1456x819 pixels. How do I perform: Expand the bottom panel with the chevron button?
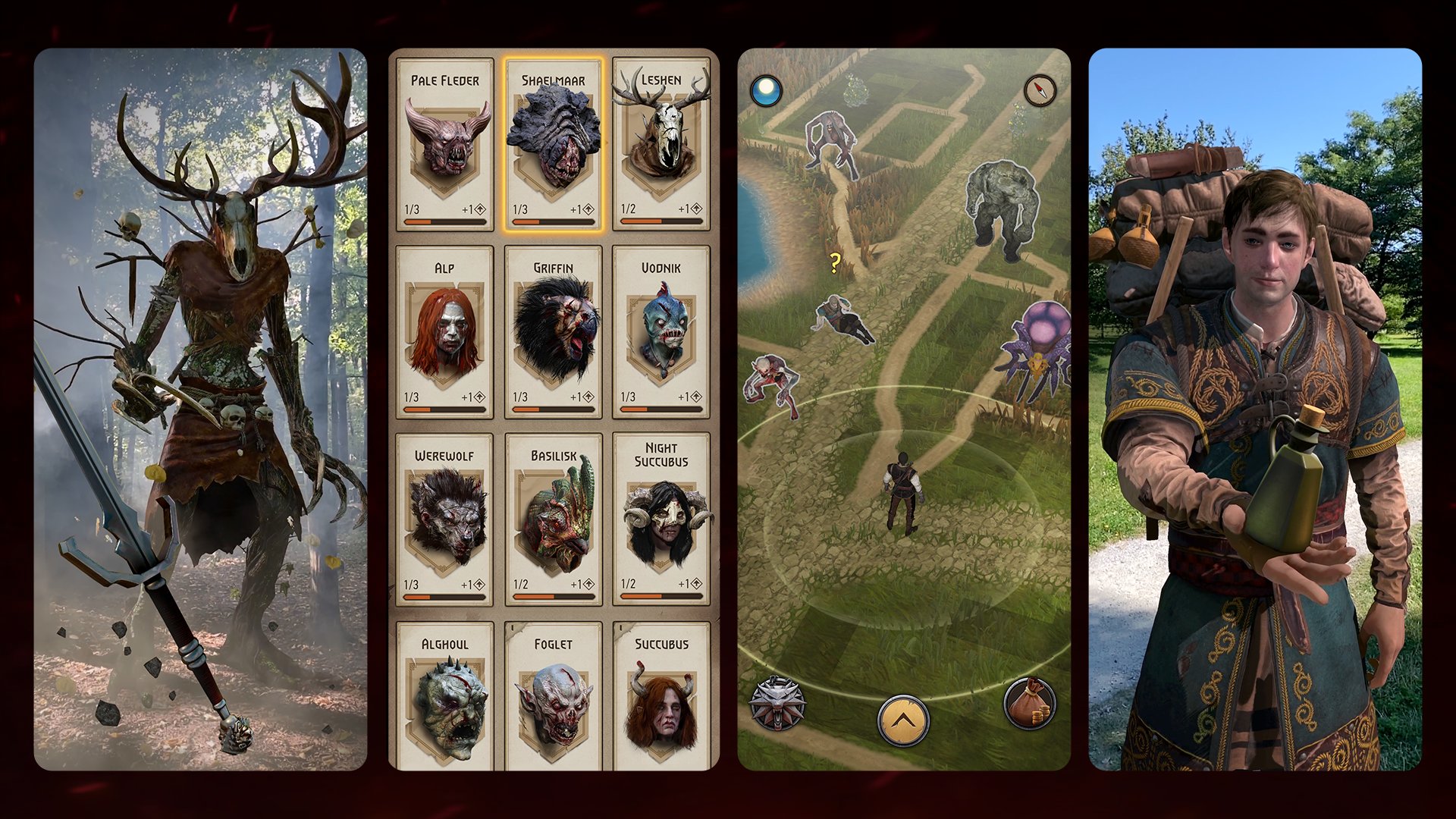[902, 717]
